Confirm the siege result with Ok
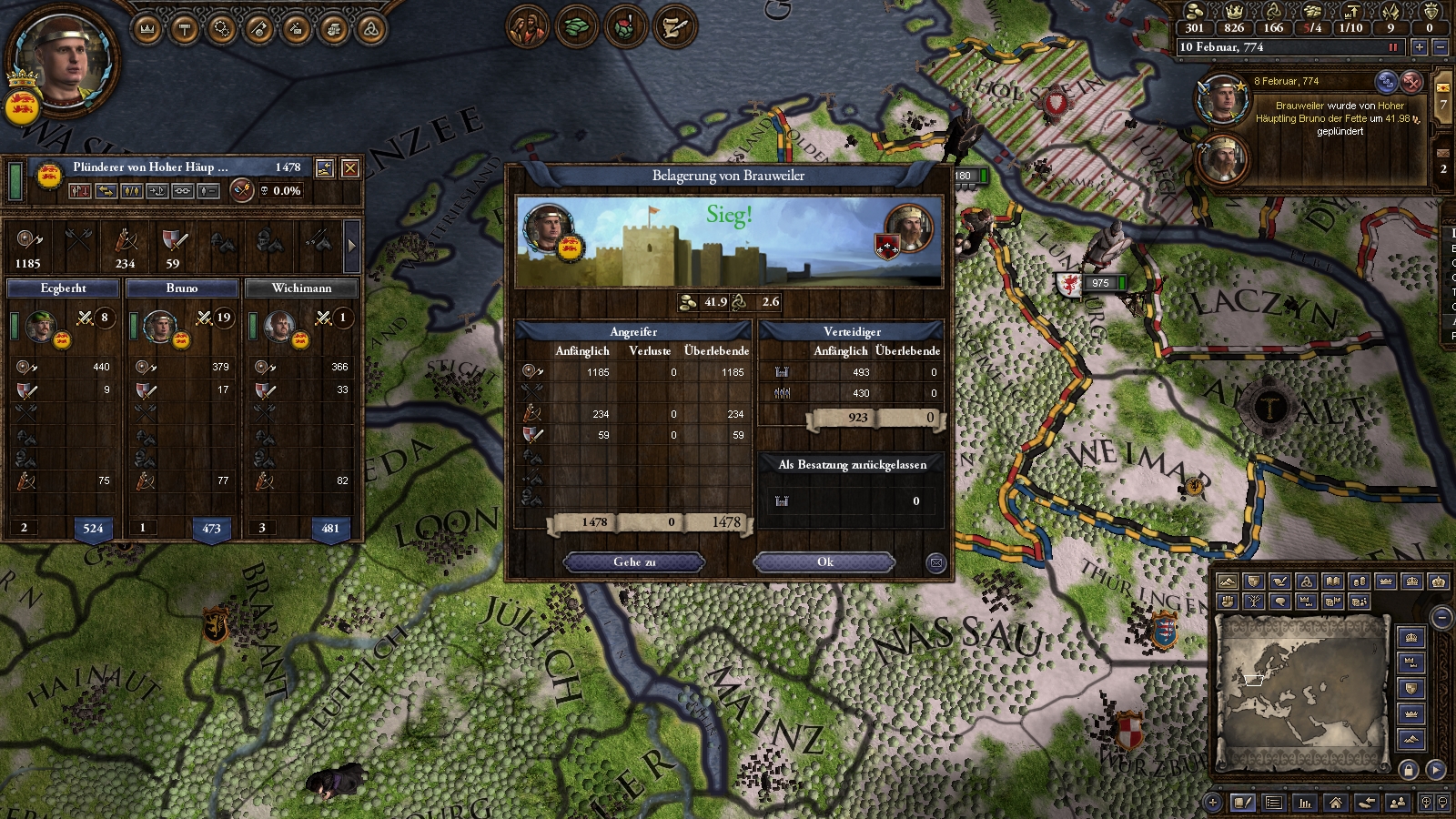Screen dimensions: 1456x819 (x=824, y=562)
